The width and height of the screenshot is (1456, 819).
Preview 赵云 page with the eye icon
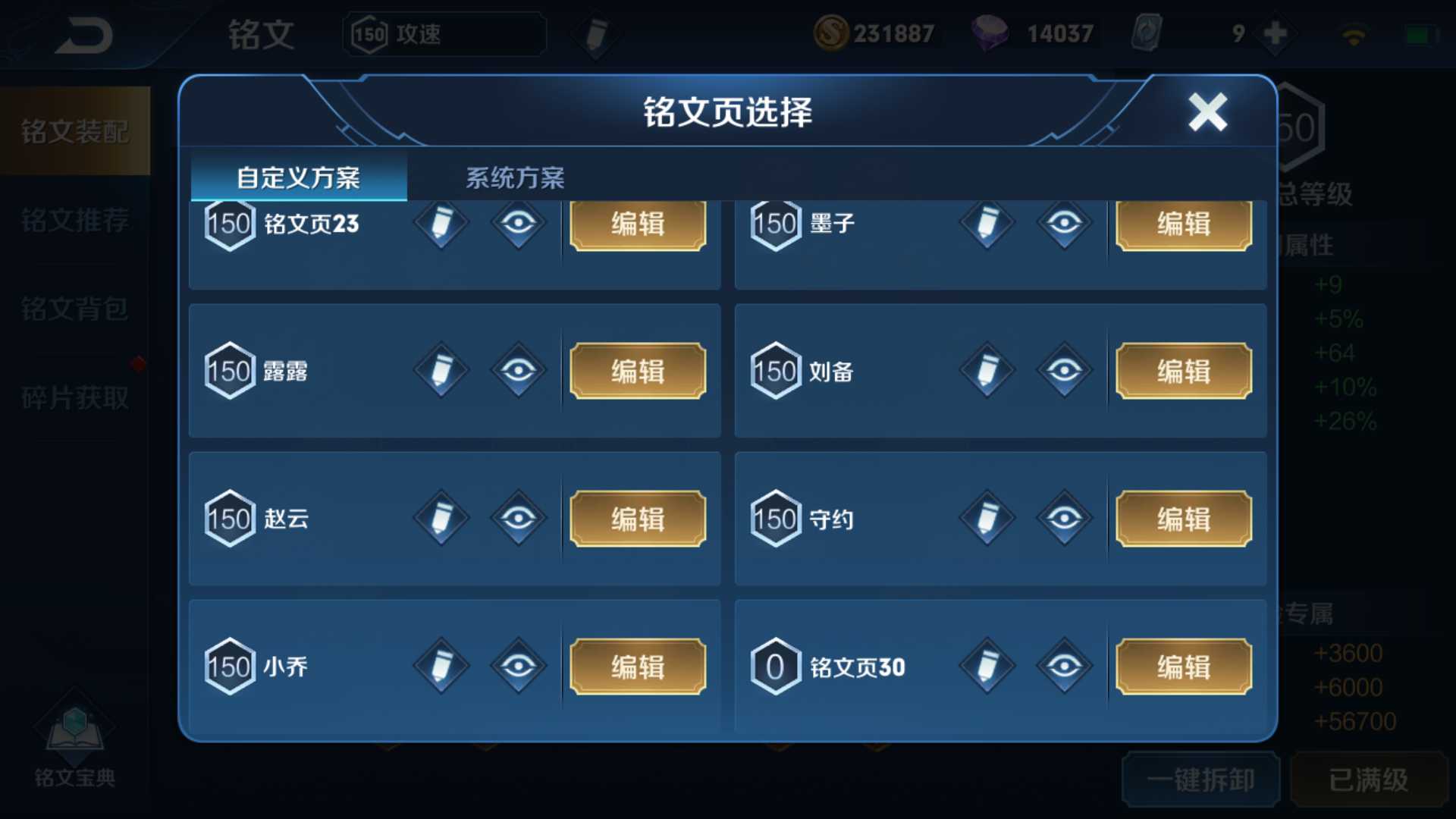click(x=518, y=518)
